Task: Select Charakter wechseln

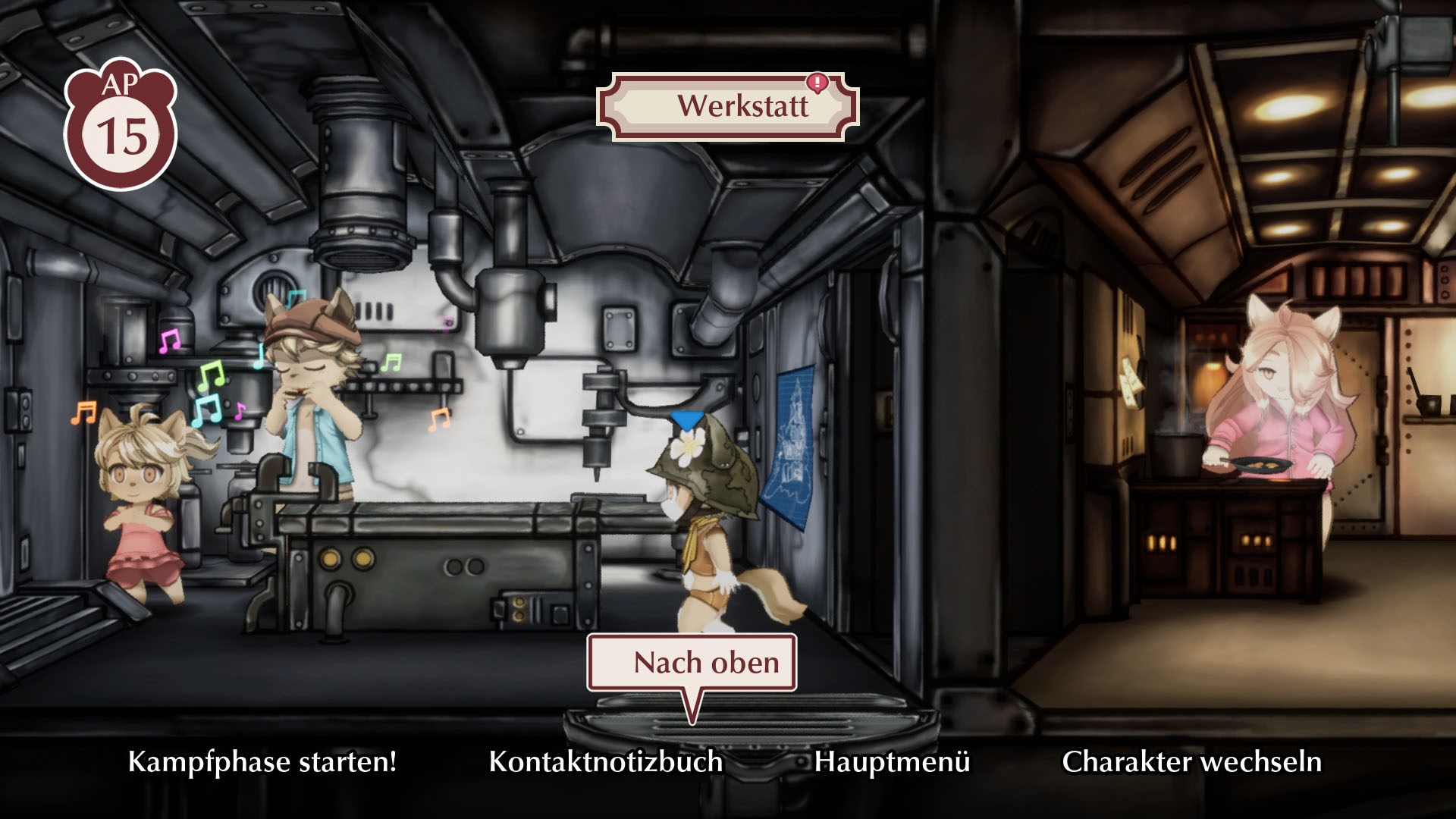Action: click(x=1191, y=761)
